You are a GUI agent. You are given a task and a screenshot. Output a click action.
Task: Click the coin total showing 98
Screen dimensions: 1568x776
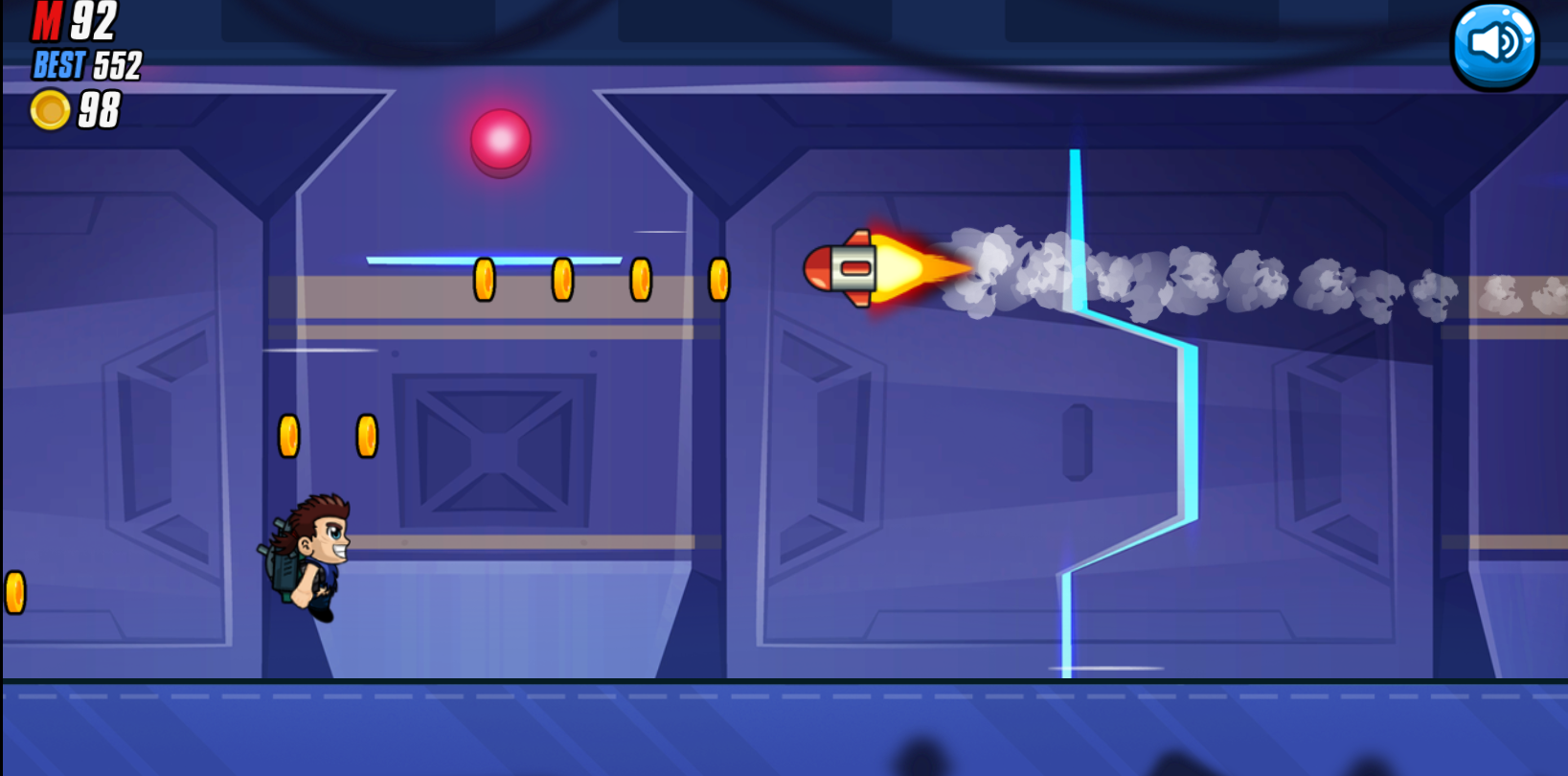pyautogui.click(x=102, y=111)
